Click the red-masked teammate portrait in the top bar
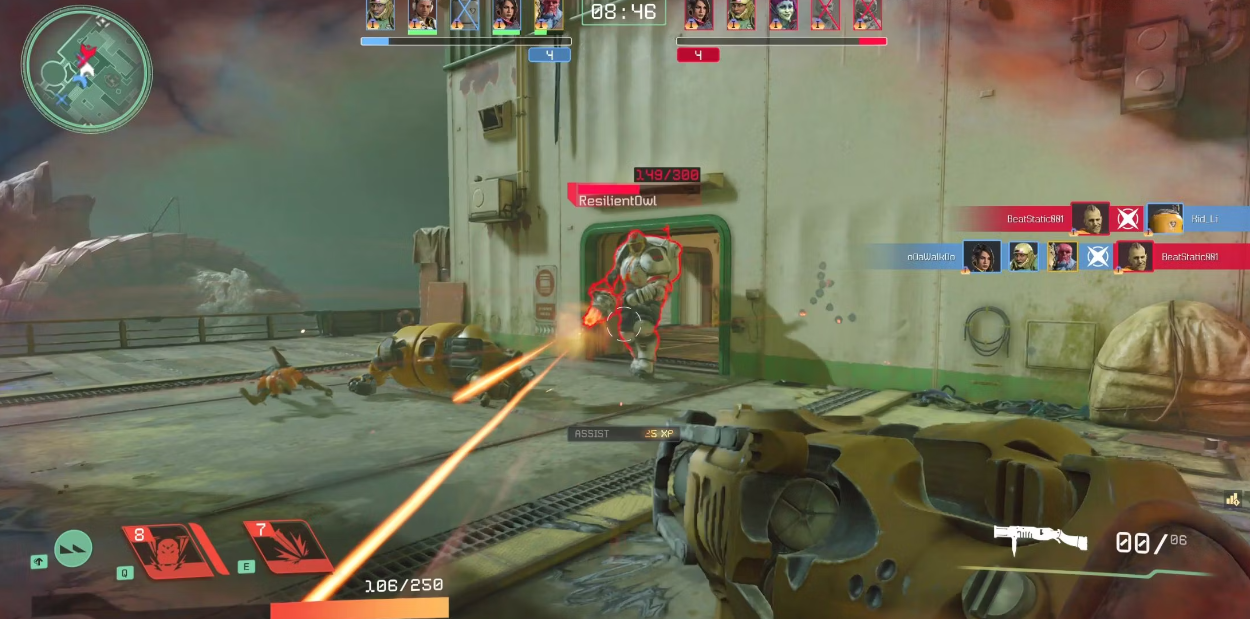 (x=548, y=14)
